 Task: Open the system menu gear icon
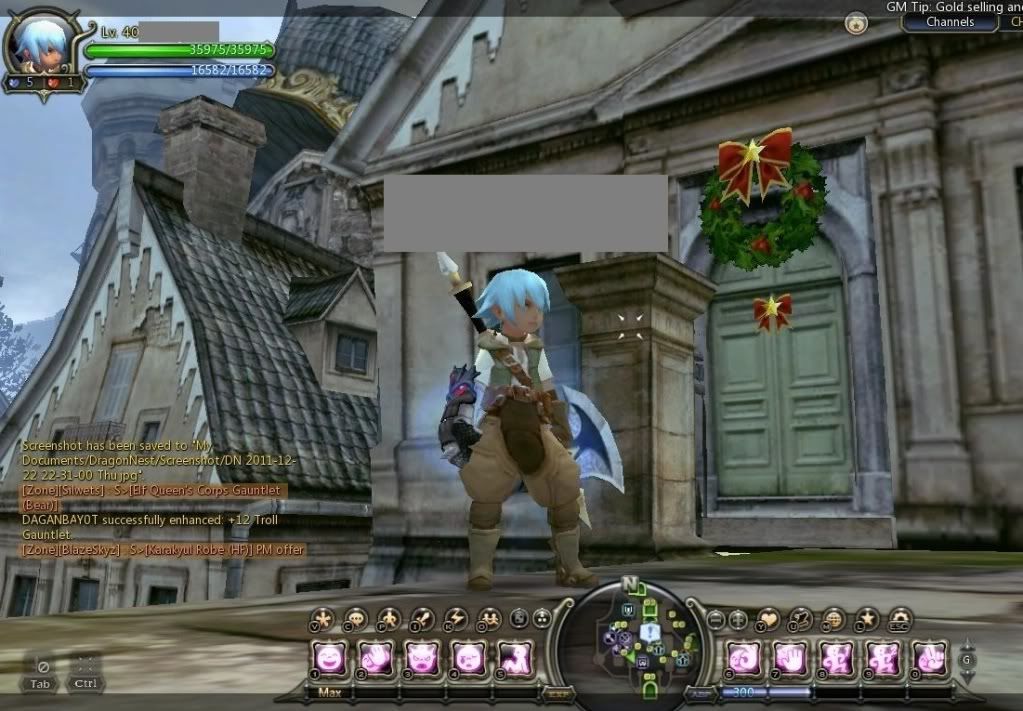pyautogui.click(x=900, y=619)
